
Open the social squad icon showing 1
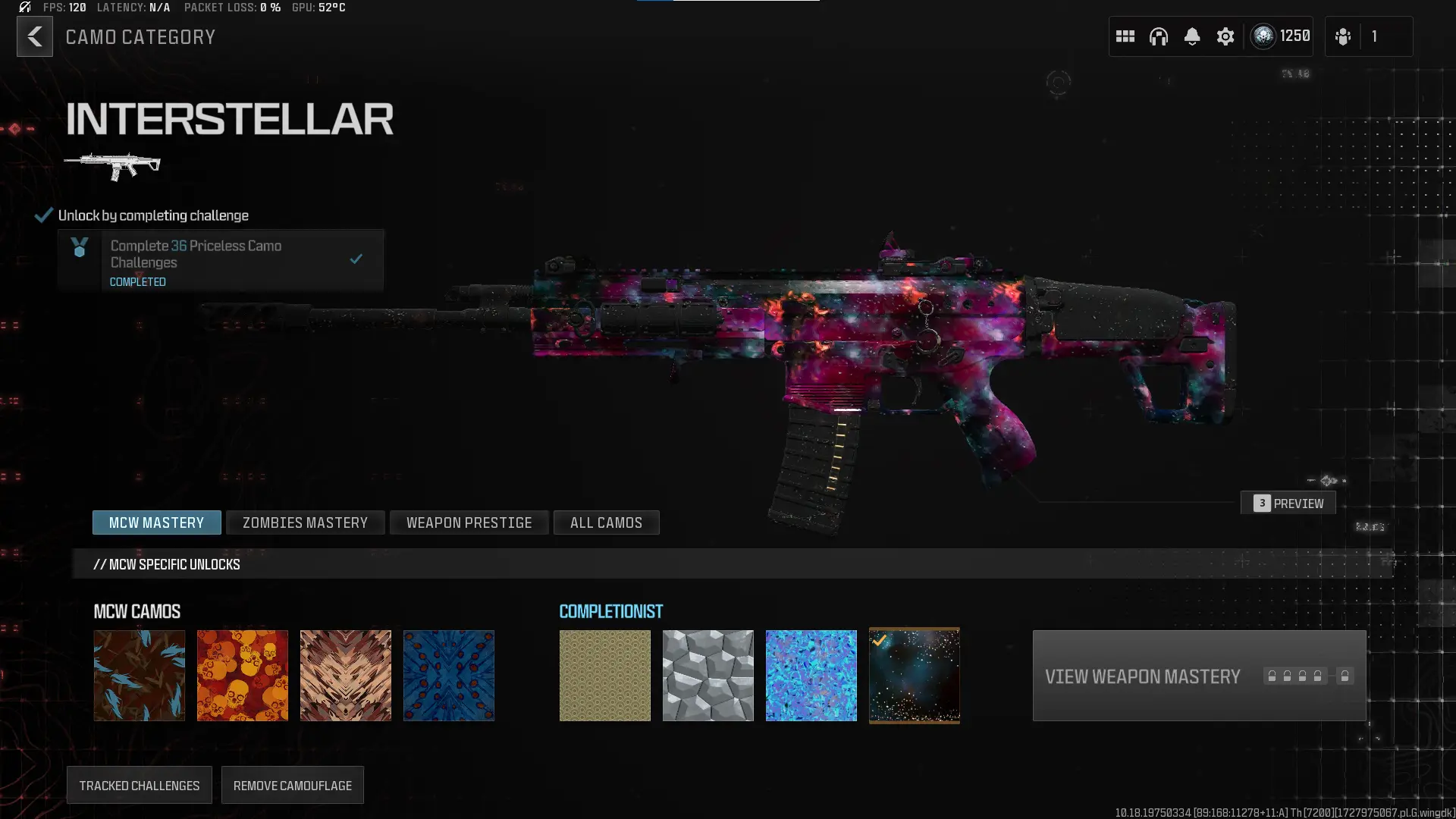1342,36
